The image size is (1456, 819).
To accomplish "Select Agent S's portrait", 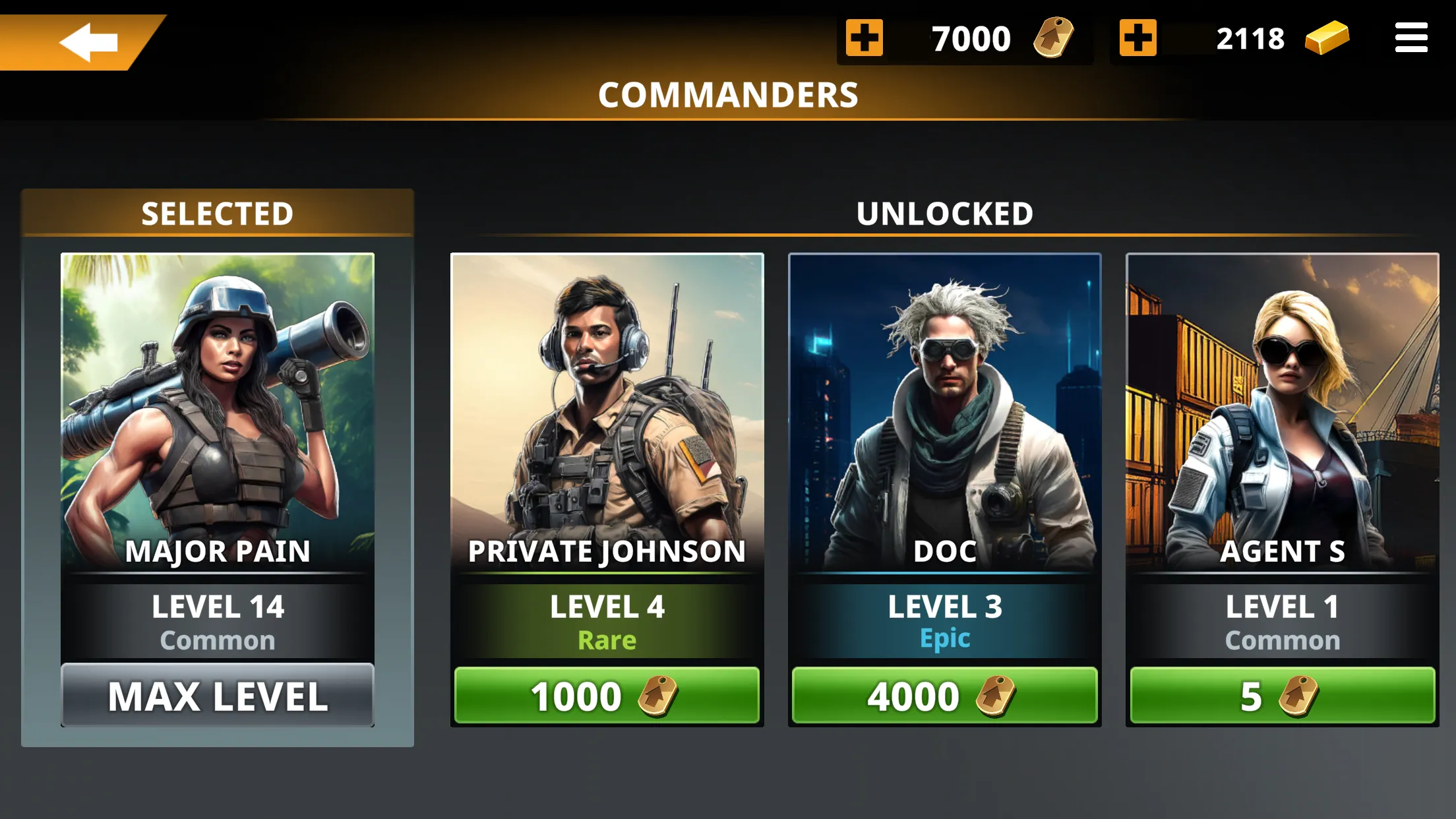I will tap(1282, 396).
